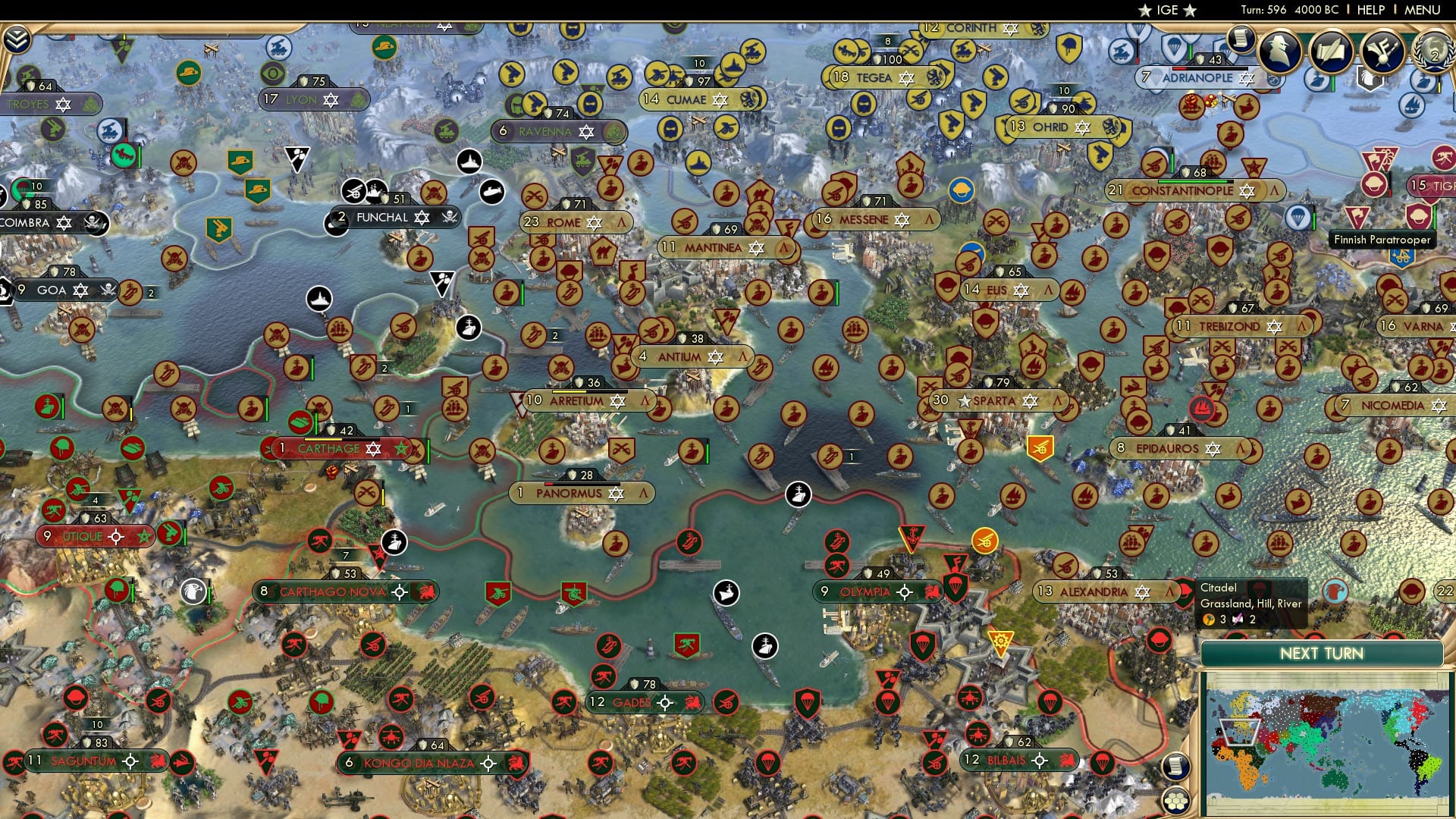Open the MENU from the top bar
Image resolution: width=1456 pixels, height=819 pixels.
[x=1421, y=11]
